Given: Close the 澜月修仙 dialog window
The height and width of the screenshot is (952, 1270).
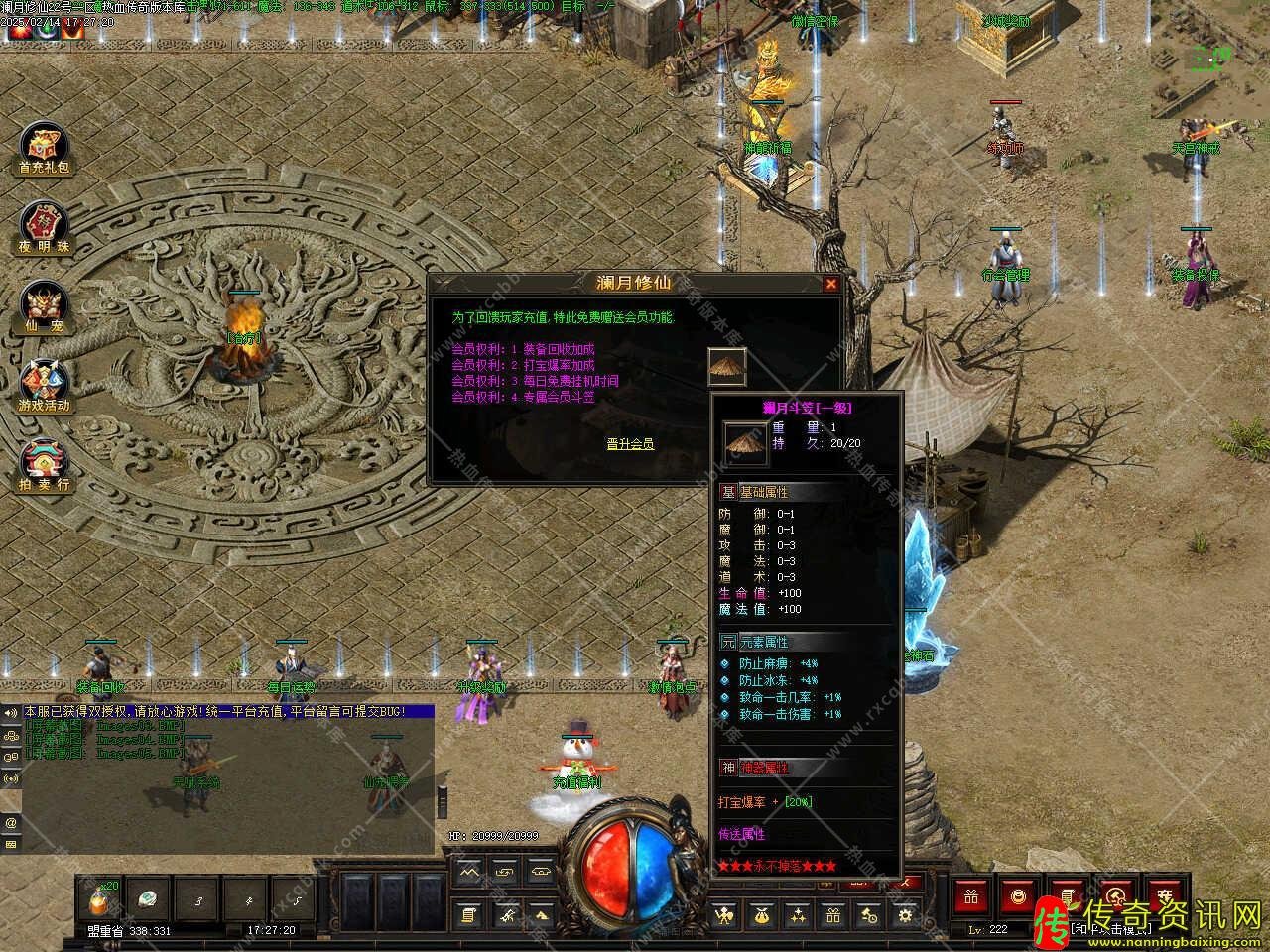Looking at the screenshot, I should click(x=831, y=284).
